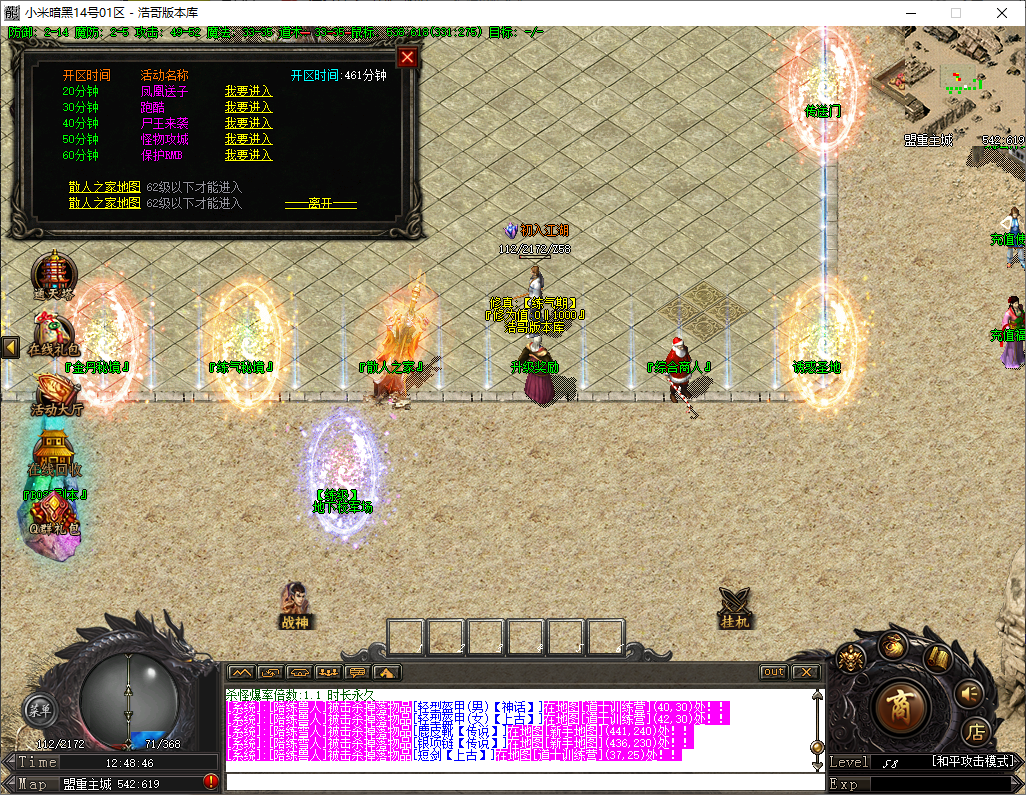Open the 活动大厅 activity hall
This screenshot has width=1026, height=795.
point(56,395)
